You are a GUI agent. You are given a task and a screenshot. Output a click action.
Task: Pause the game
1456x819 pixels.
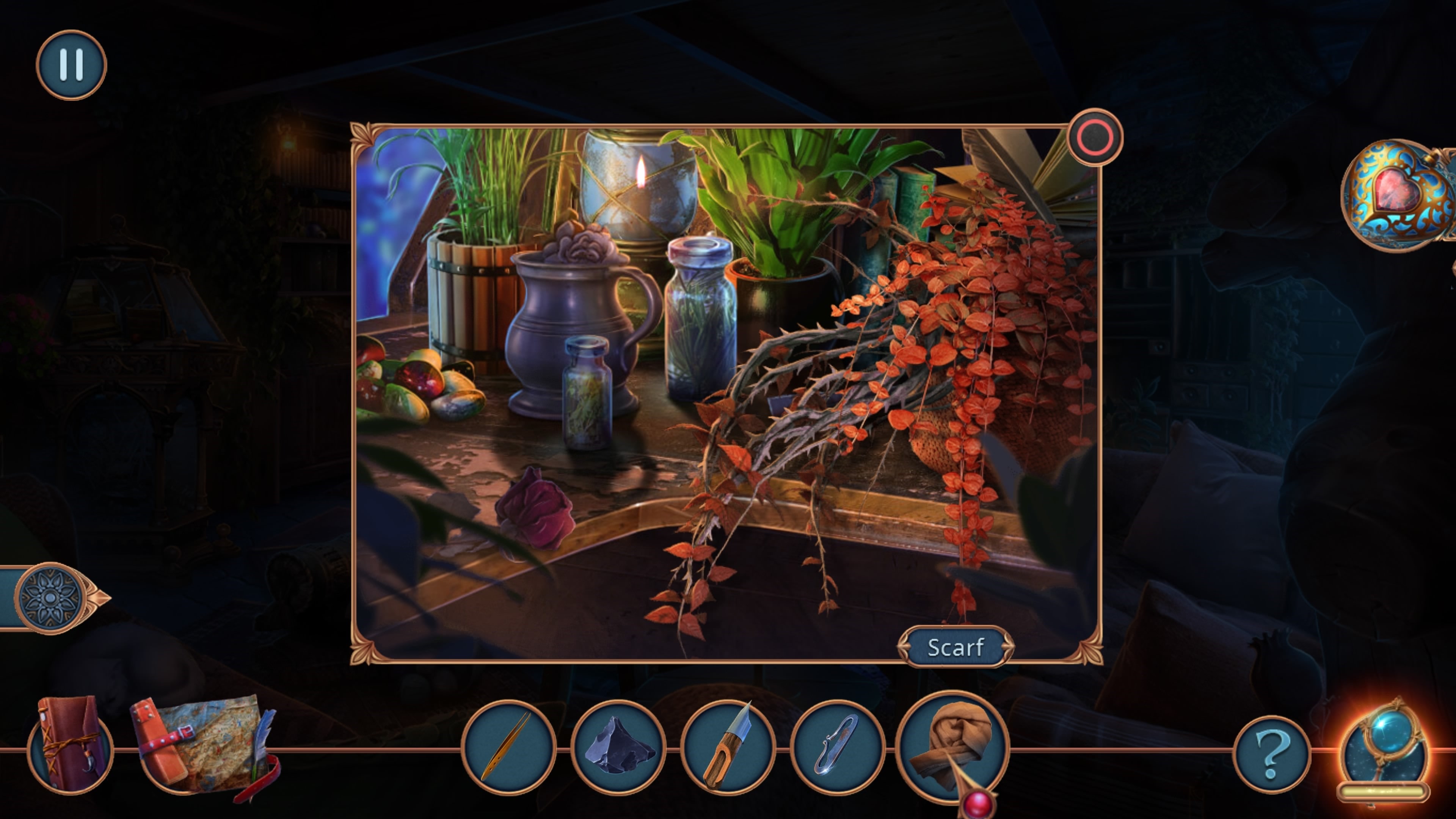(x=71, y=64)
